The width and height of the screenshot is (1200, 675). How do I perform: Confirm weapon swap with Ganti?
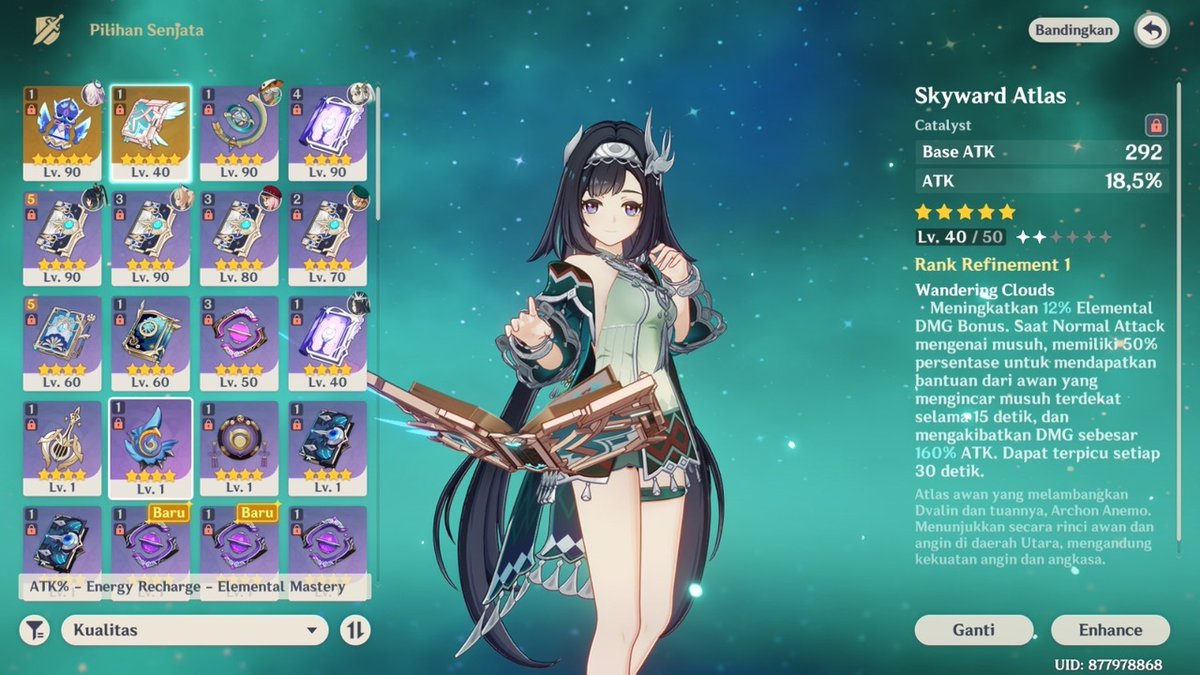click(x=973, y=630)
